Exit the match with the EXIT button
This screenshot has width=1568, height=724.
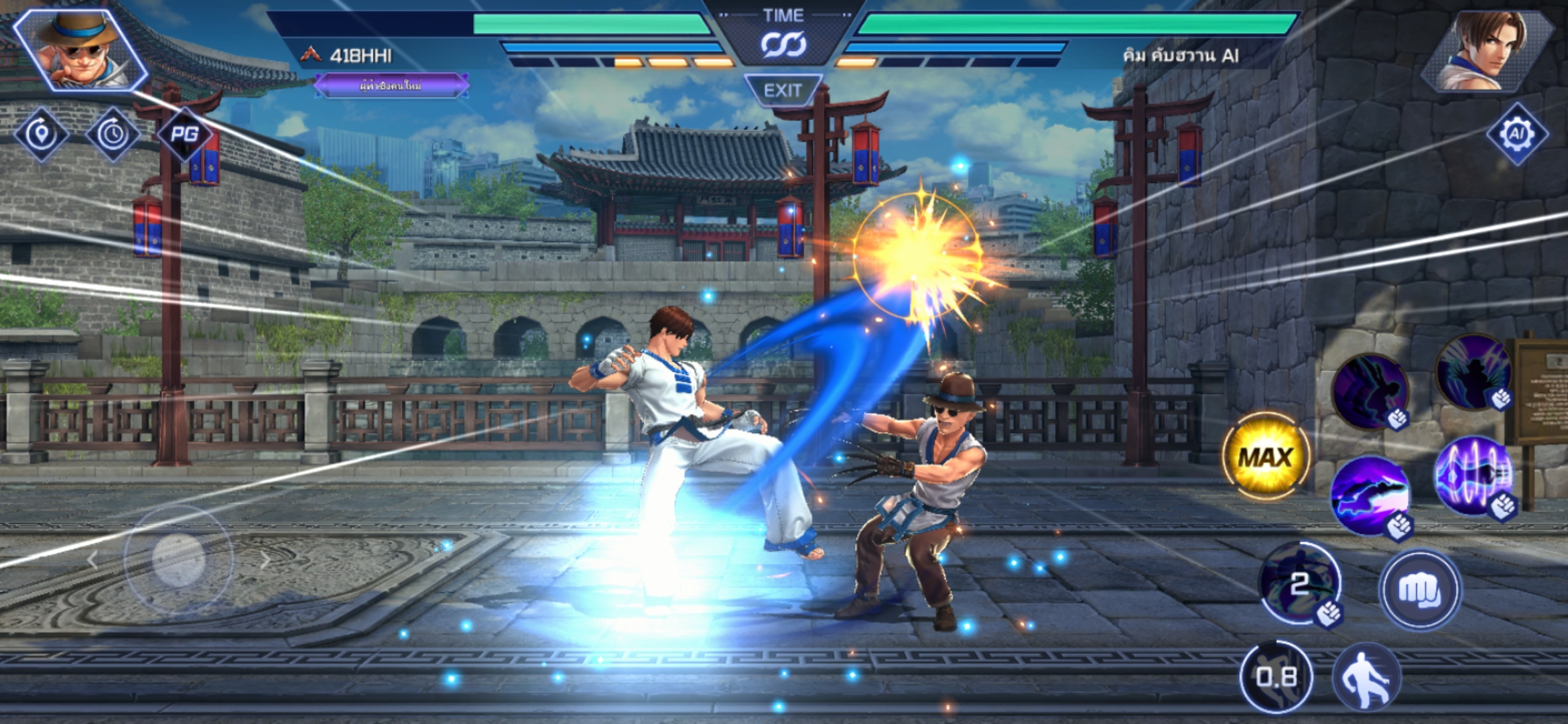click(x=783, y=90)
